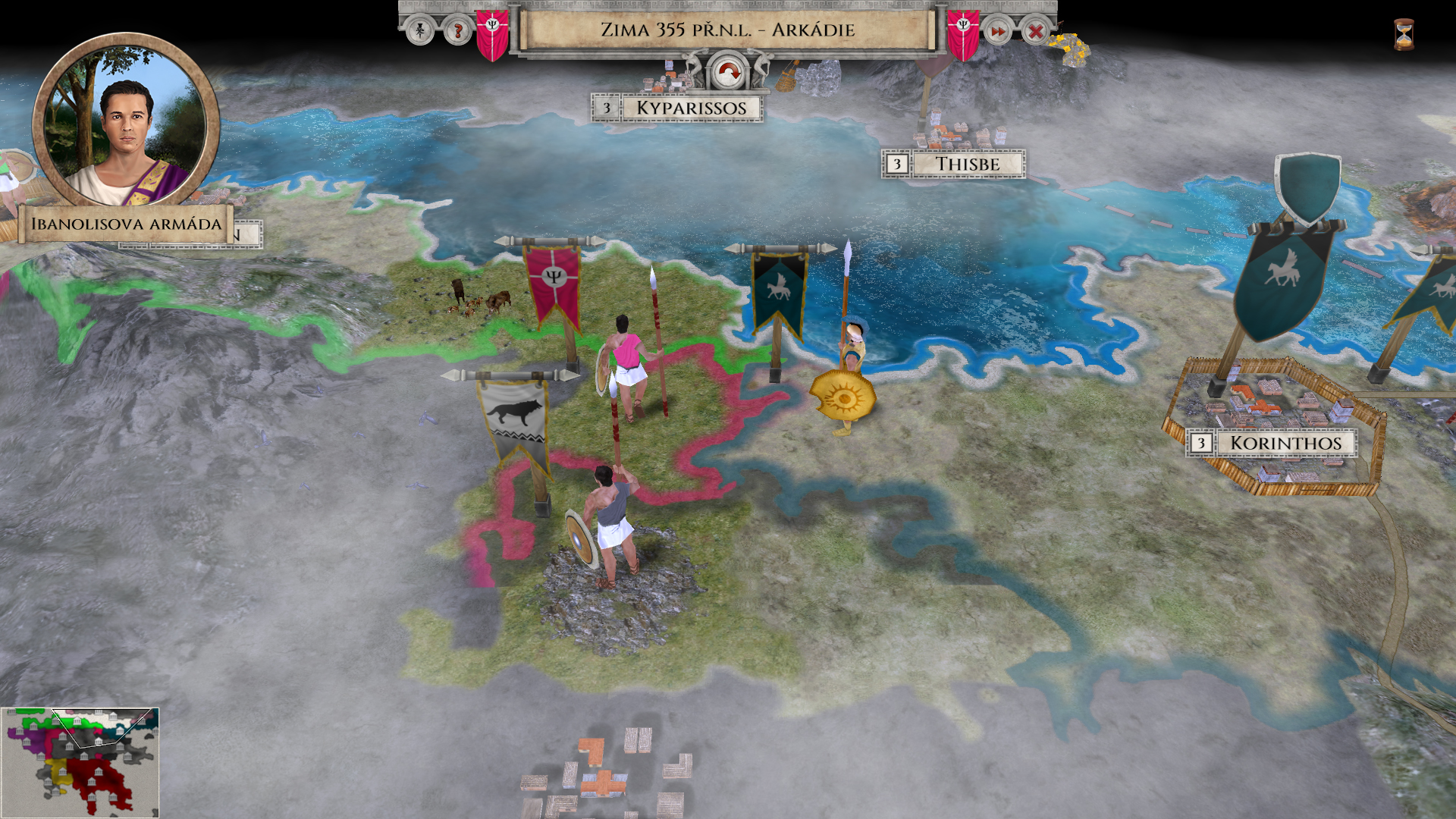Select the Kyparissos city label
Viewport: 1456px width, 819px height.
[x=691, y=108]
